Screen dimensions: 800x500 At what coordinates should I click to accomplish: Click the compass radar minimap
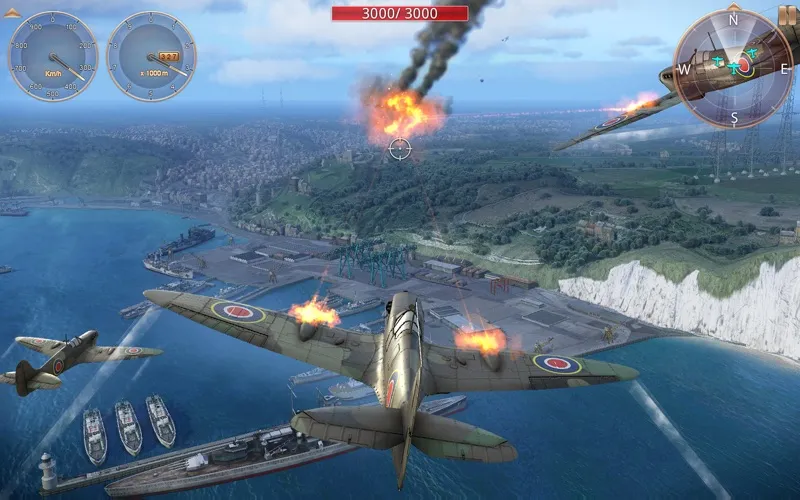(x=733, y=68)
